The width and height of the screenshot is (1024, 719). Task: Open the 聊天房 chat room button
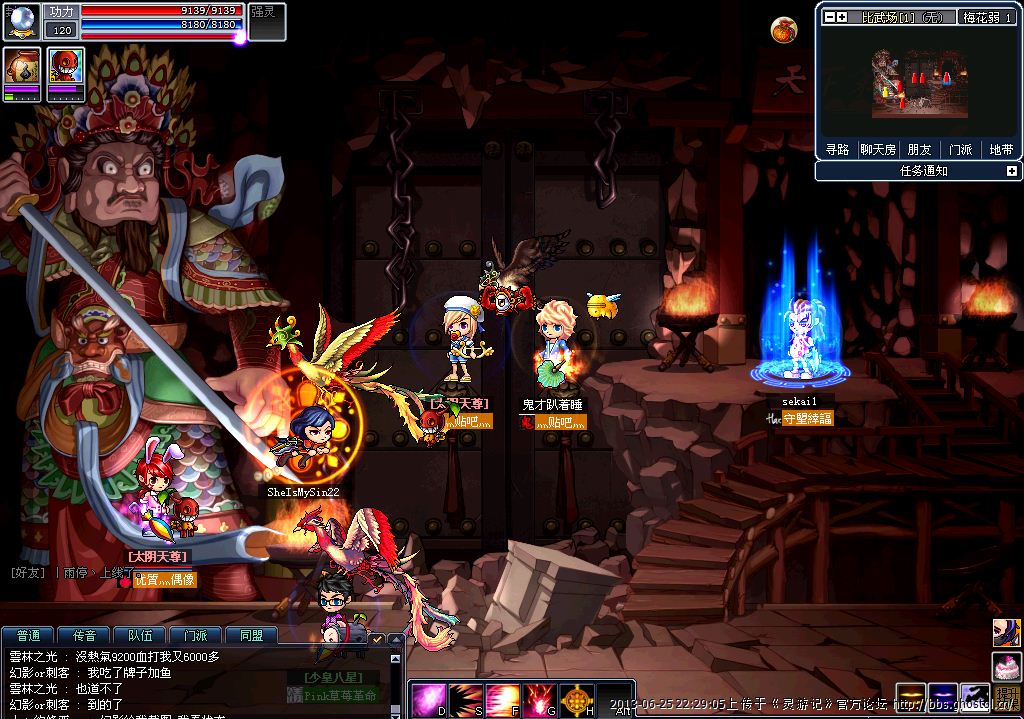tap(878, 149)
